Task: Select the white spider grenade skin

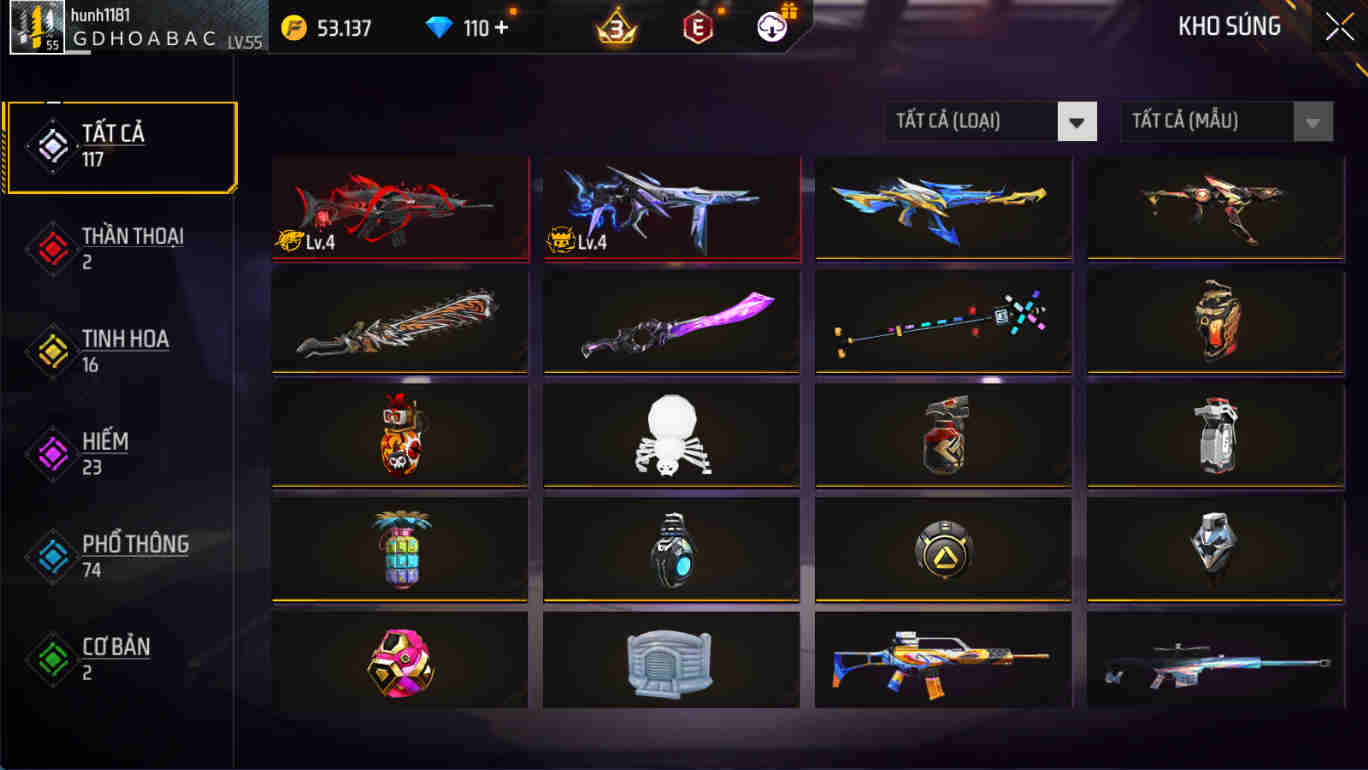Action: pos(671,433)
